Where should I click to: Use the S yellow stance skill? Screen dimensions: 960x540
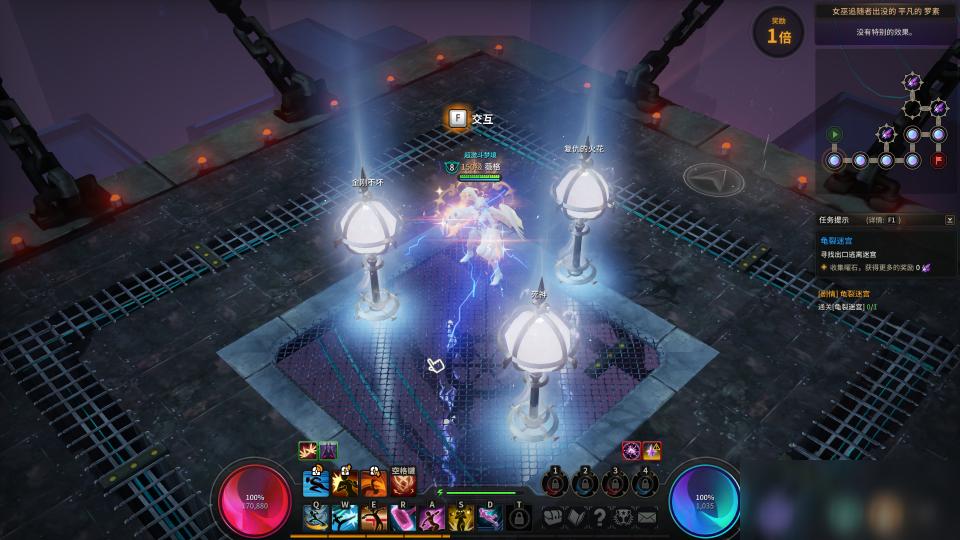pyautogui.click(x=461, y=518)
